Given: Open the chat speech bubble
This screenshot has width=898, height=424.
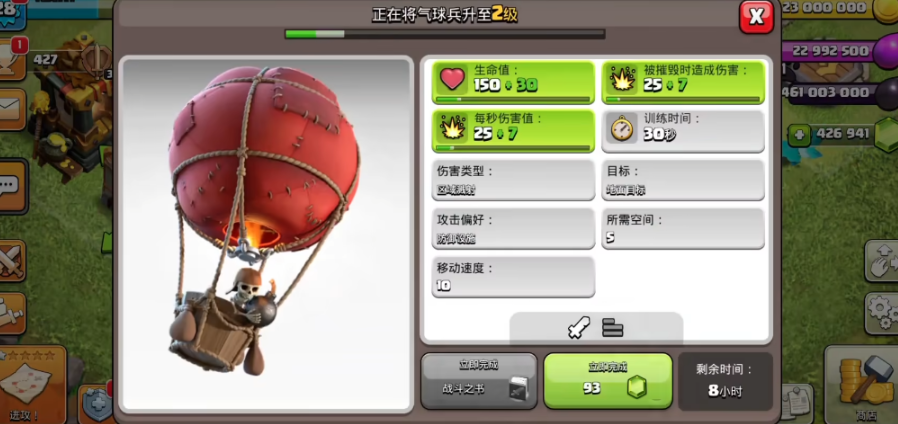Looking at the screenshot, I should [12, 186].
